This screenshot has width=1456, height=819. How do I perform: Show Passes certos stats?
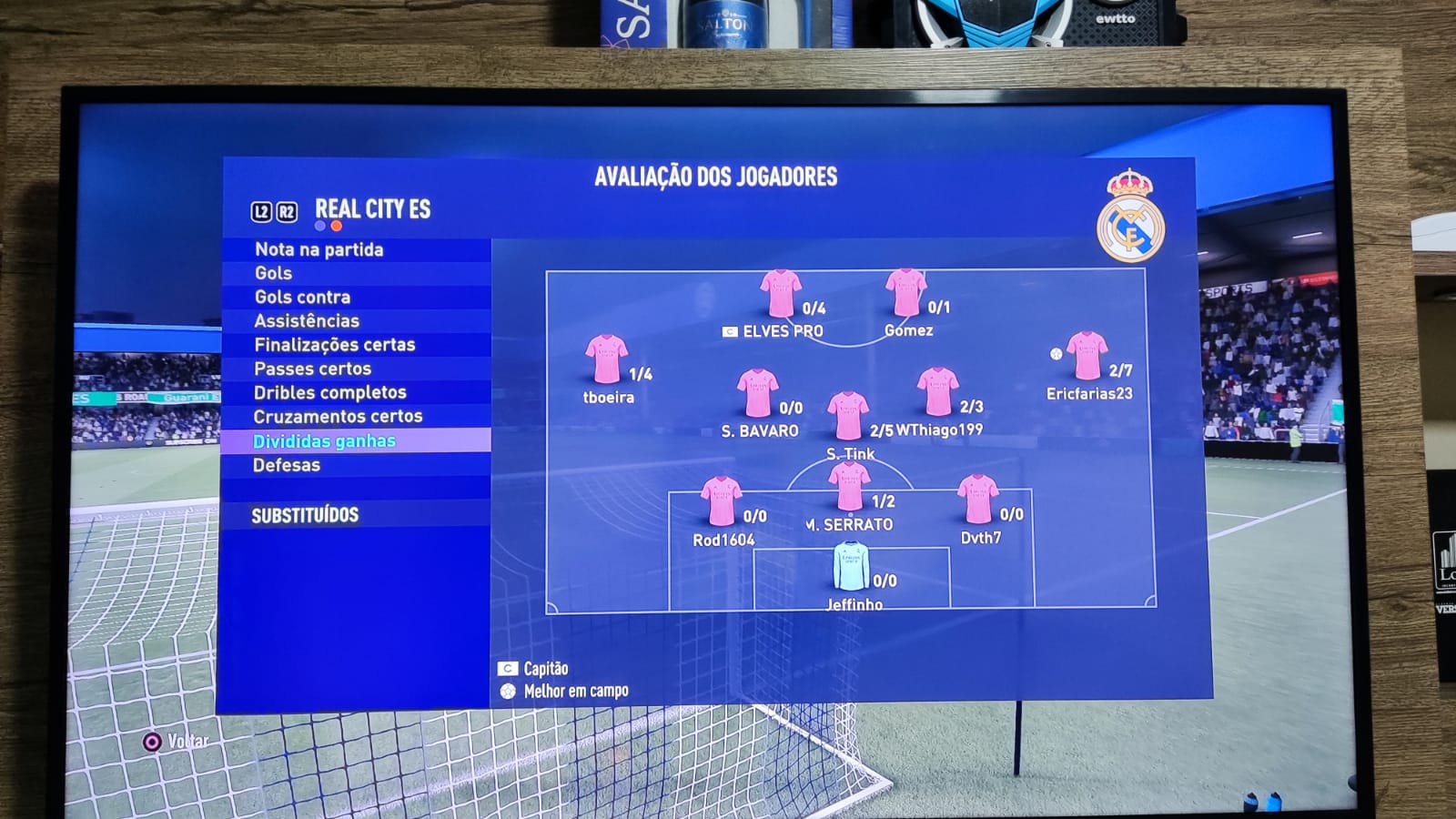point(312,369)
